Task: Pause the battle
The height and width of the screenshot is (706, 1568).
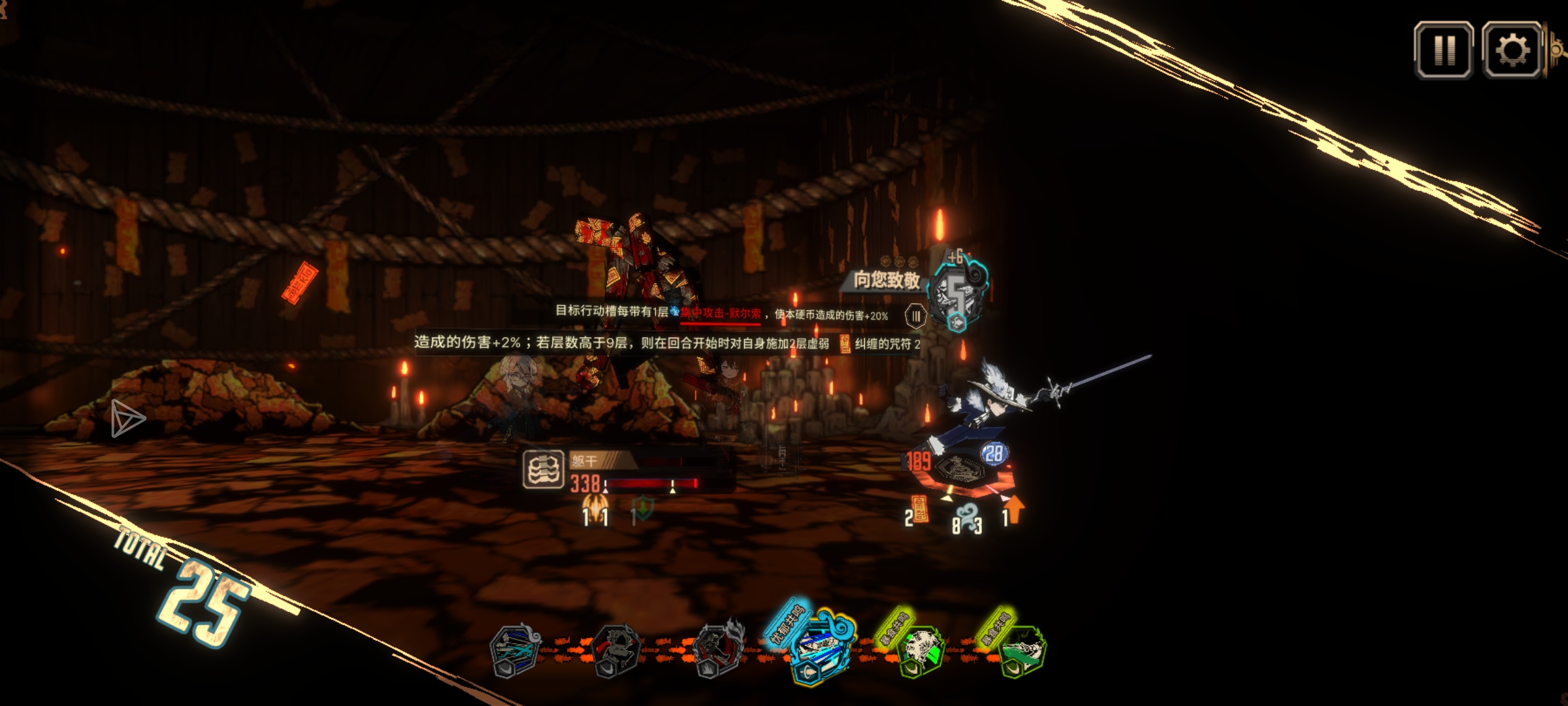Action: point(1443,50)
